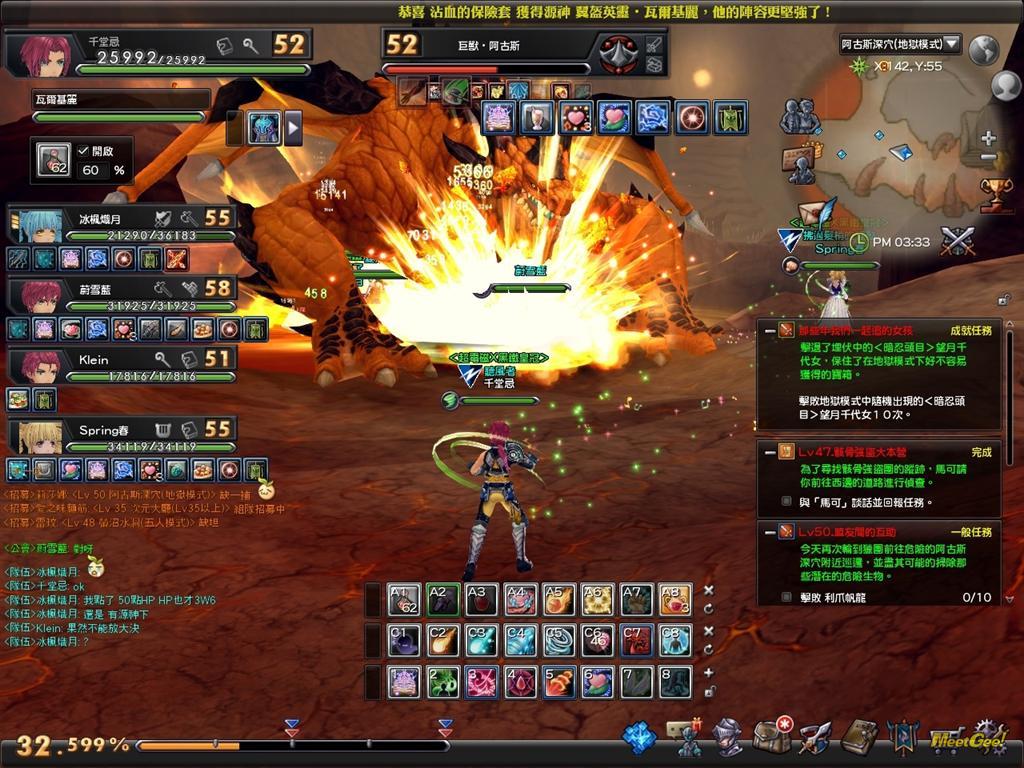Collapse the Lv47 quest tracker entry

click(x=767, y=451)
